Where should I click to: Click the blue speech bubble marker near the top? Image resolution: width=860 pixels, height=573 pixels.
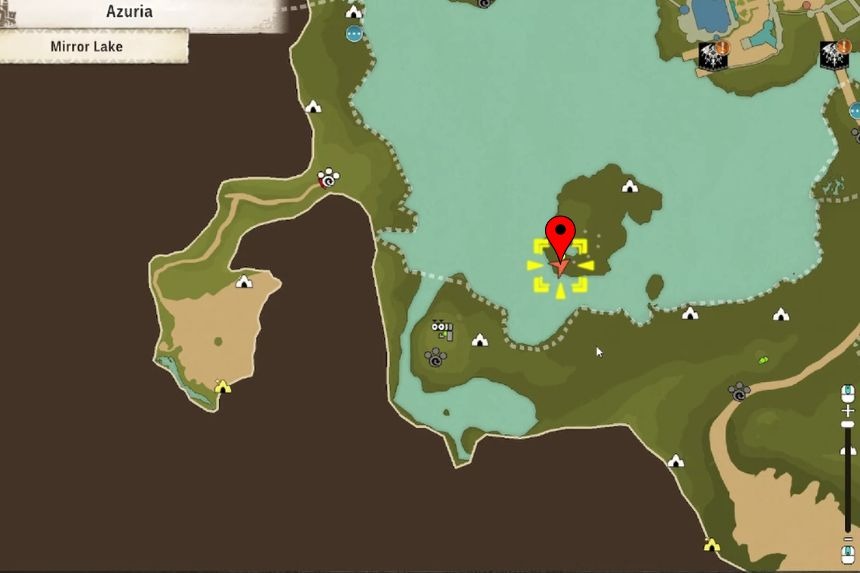354,34
